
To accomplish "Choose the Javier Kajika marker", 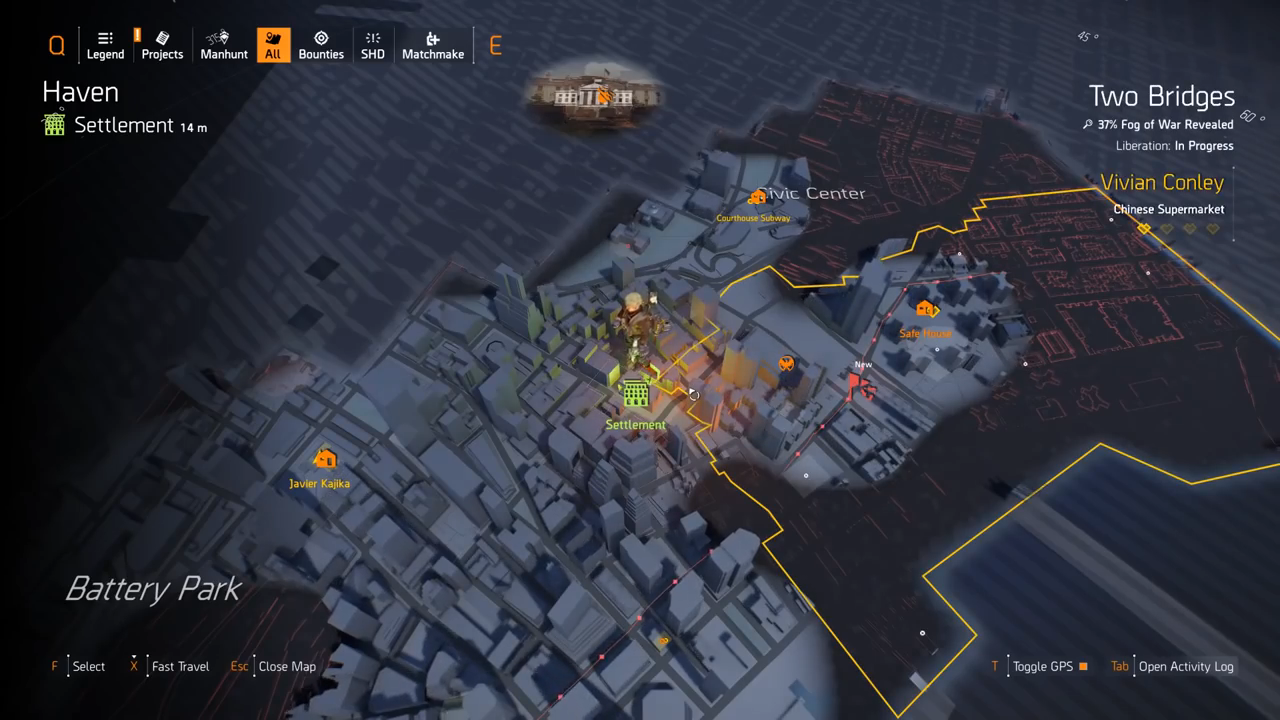I will pos(324,459).
